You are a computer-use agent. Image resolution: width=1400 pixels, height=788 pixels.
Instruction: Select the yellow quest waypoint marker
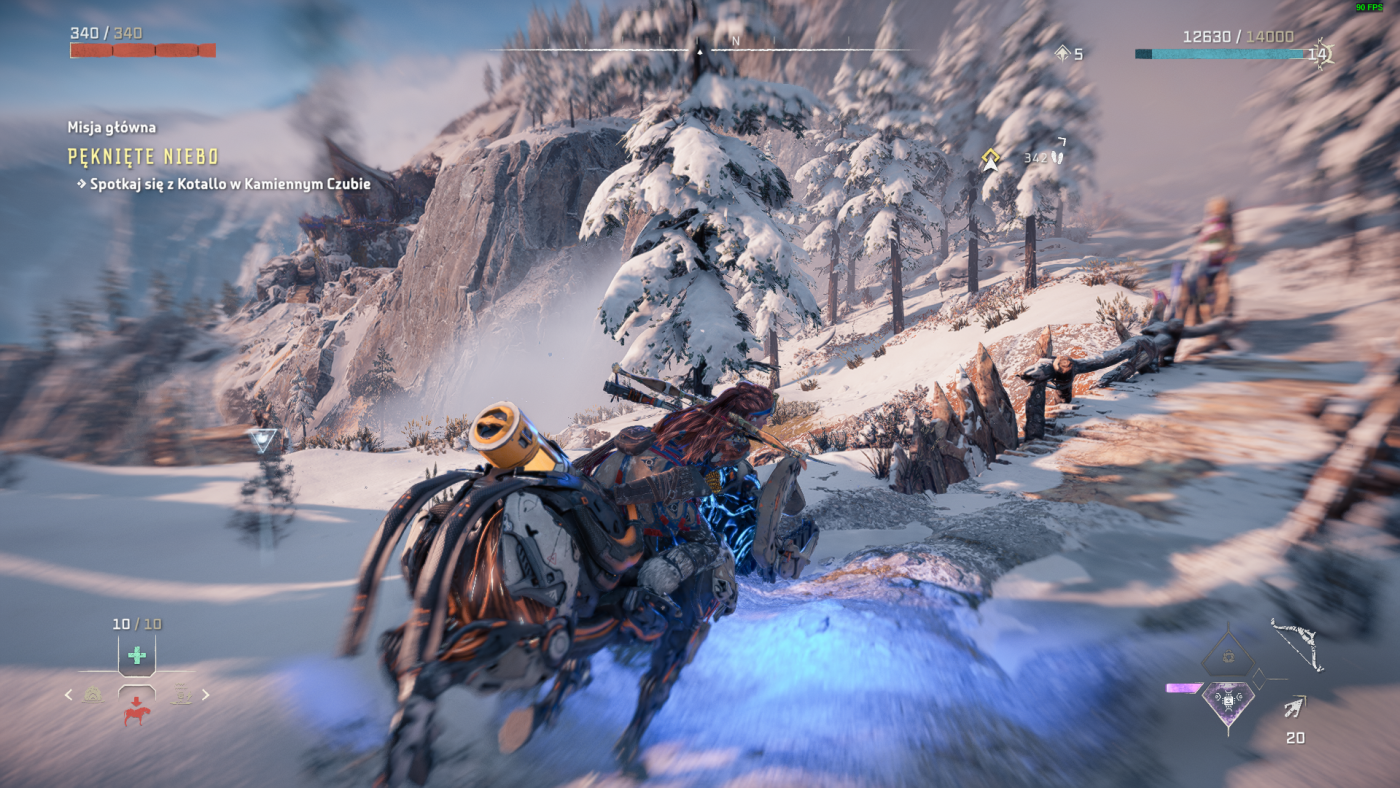990,160
